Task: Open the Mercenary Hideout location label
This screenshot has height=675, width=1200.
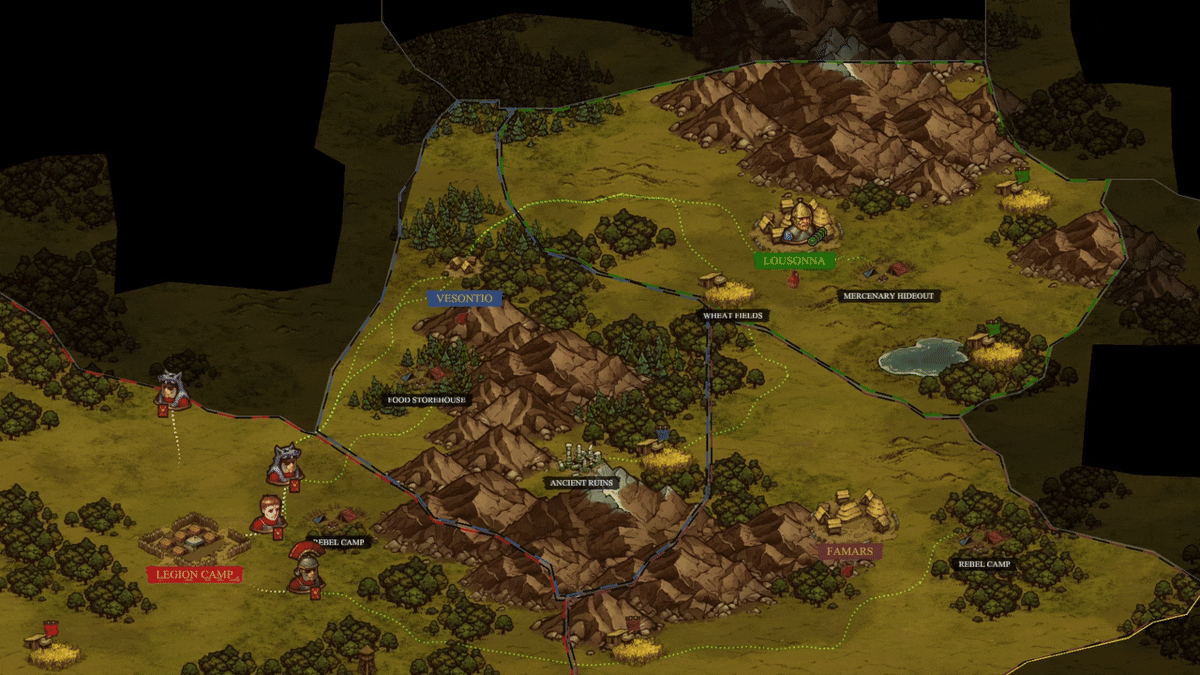Action: [889, 296]
